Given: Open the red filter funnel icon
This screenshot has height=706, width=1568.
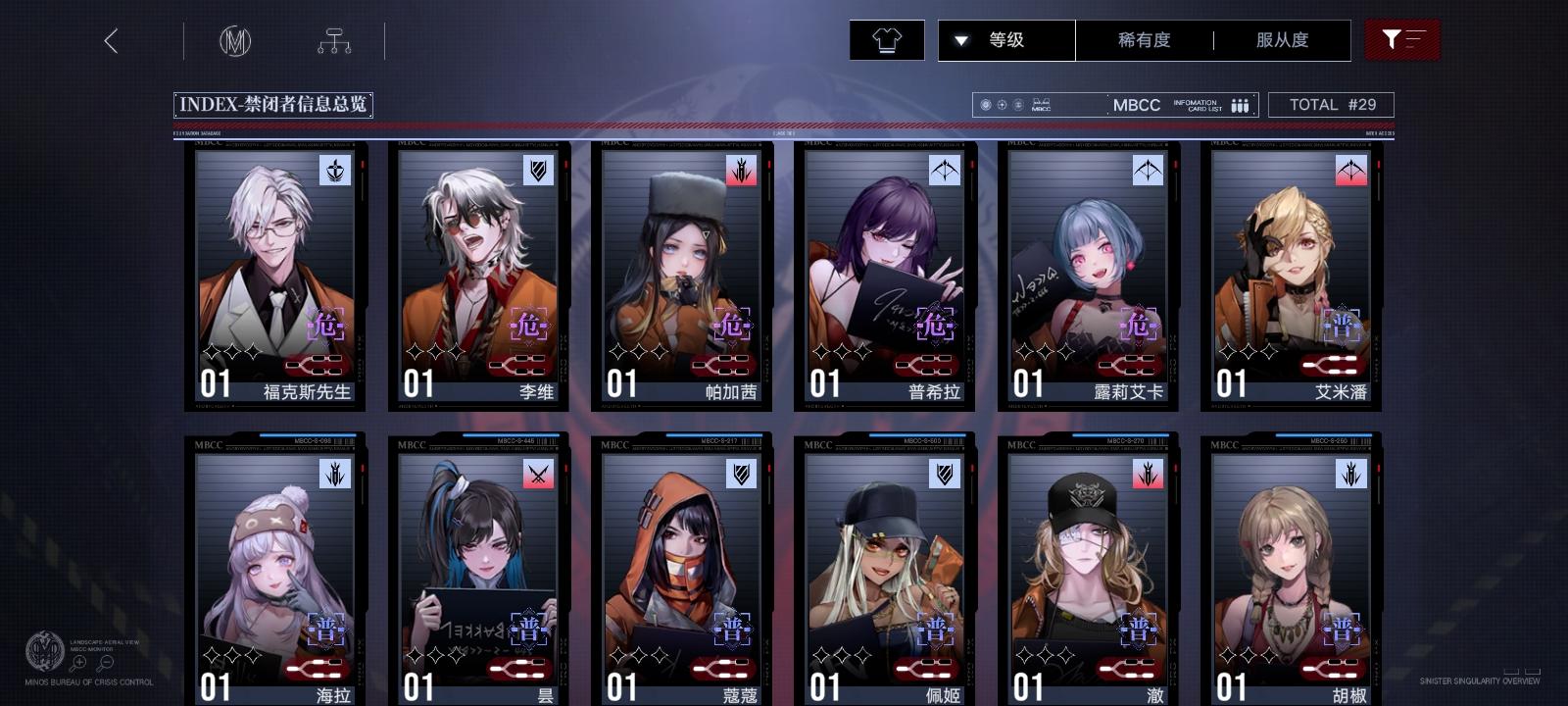Looking at the screenshot, I should coord(1403,40).
